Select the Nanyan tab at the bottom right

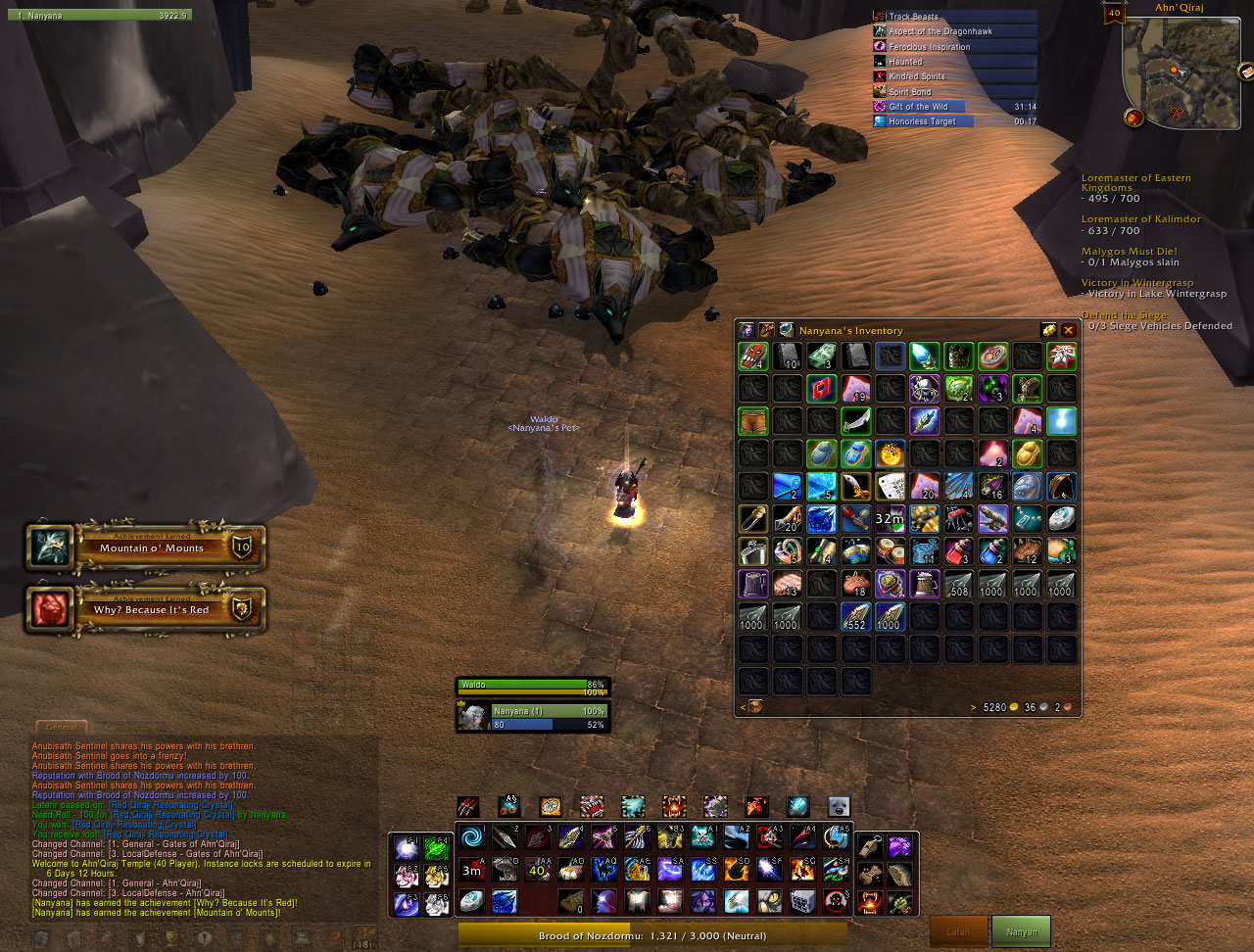click(x=1021, y=931)
